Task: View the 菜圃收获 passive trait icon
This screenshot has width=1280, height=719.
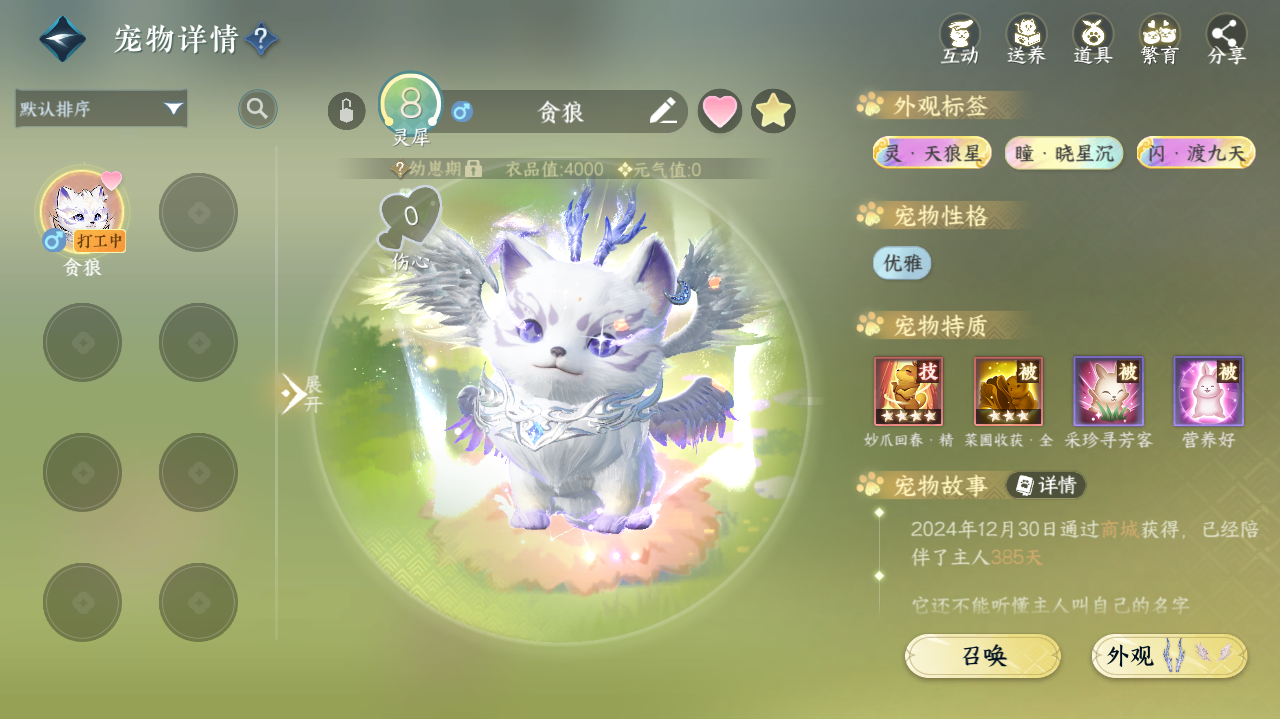Action: pyautogui.click(x=1008, y=391)
